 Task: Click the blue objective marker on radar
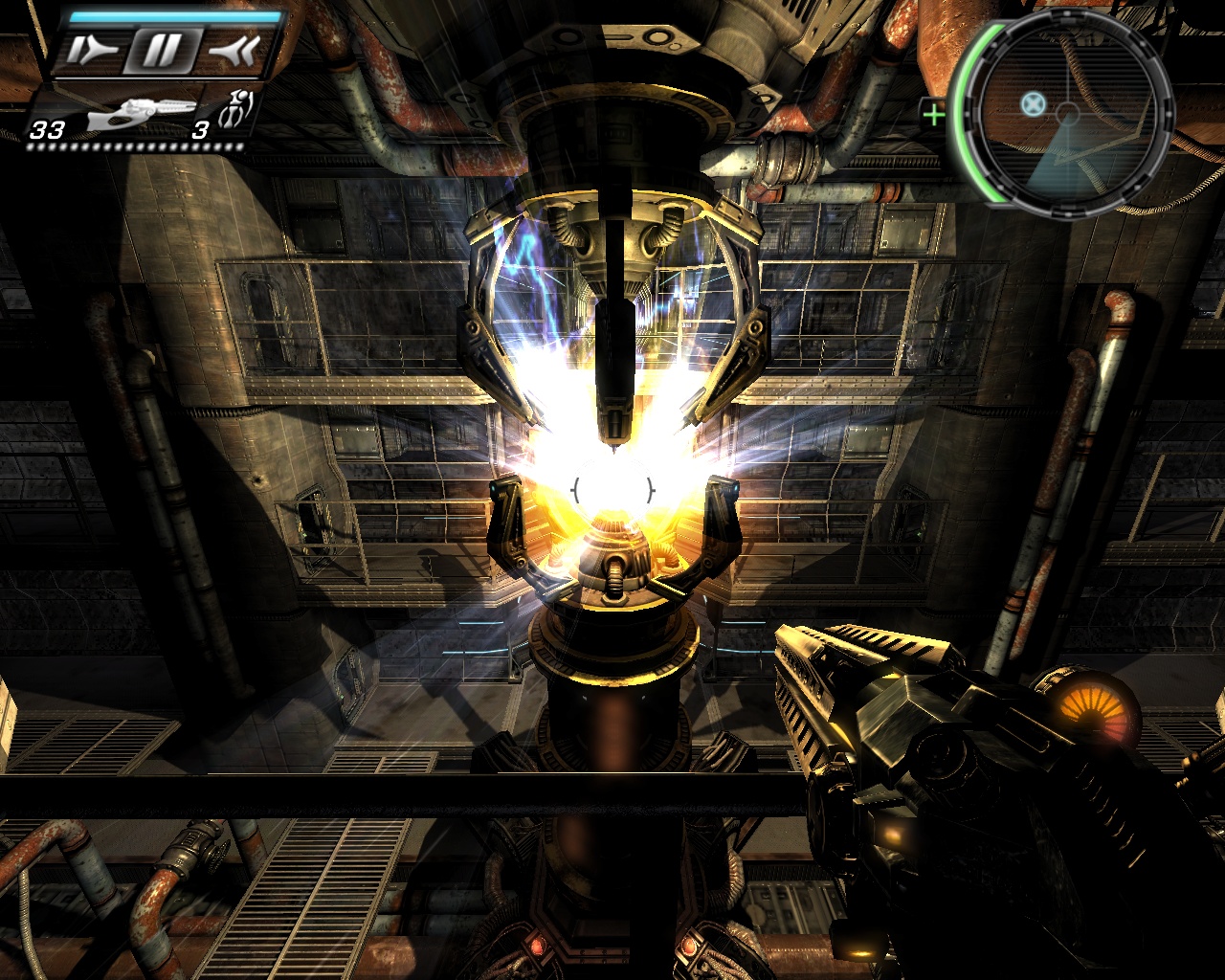1032,102
